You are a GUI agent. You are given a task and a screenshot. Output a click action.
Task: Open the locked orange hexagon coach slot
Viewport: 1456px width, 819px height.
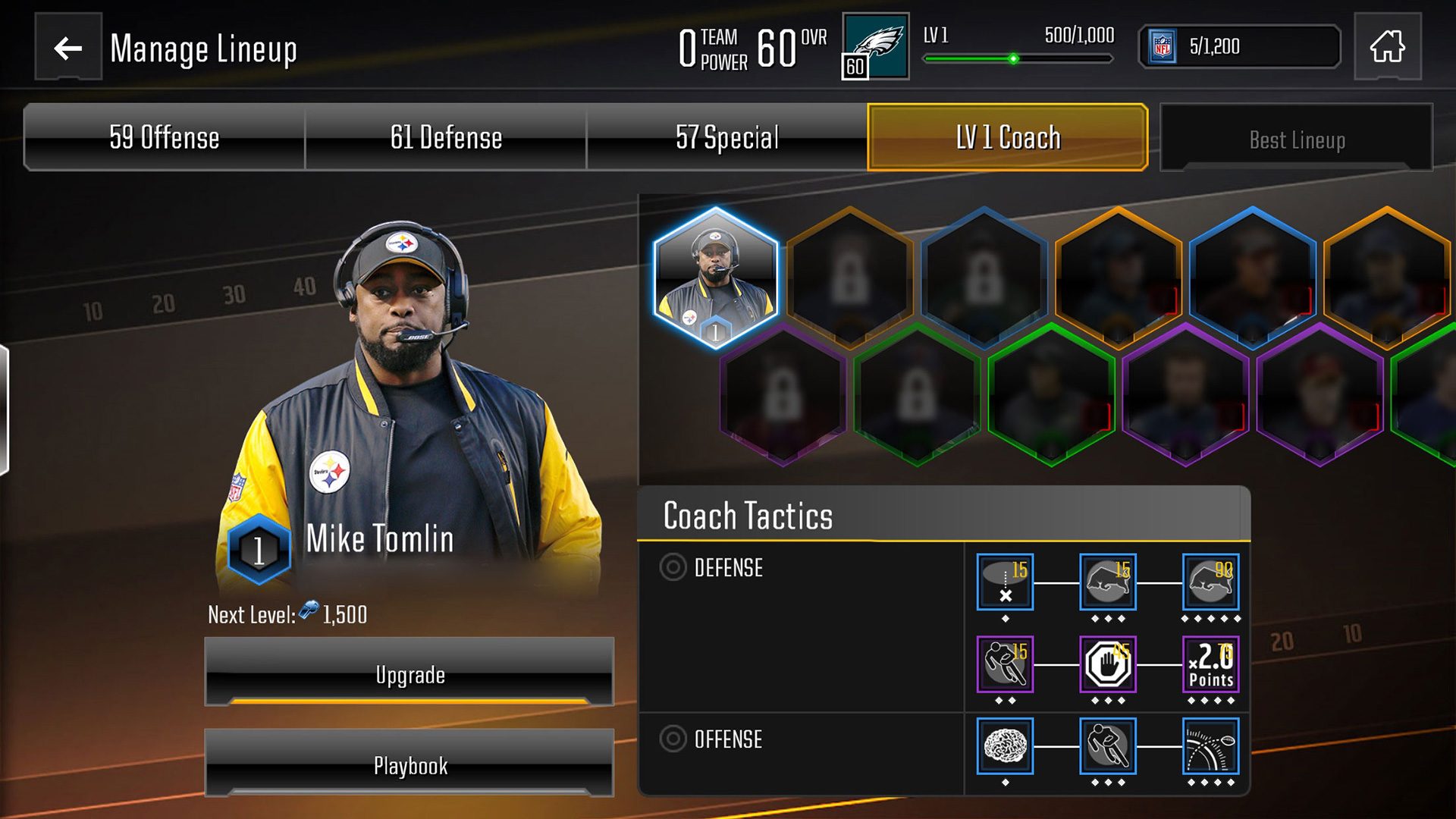tap(848, 279)
